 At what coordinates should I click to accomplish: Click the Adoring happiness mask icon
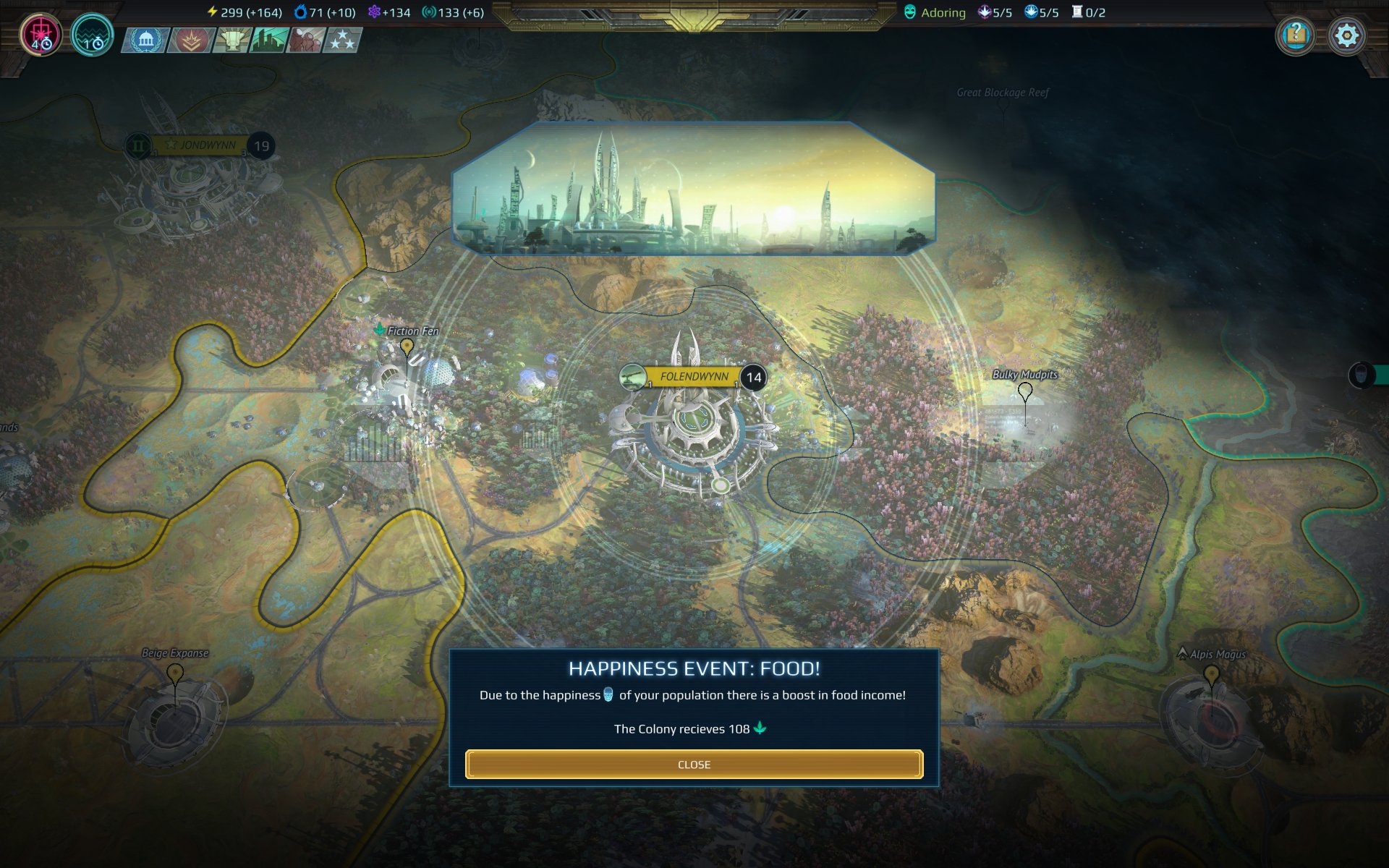(x=909, y=12)
